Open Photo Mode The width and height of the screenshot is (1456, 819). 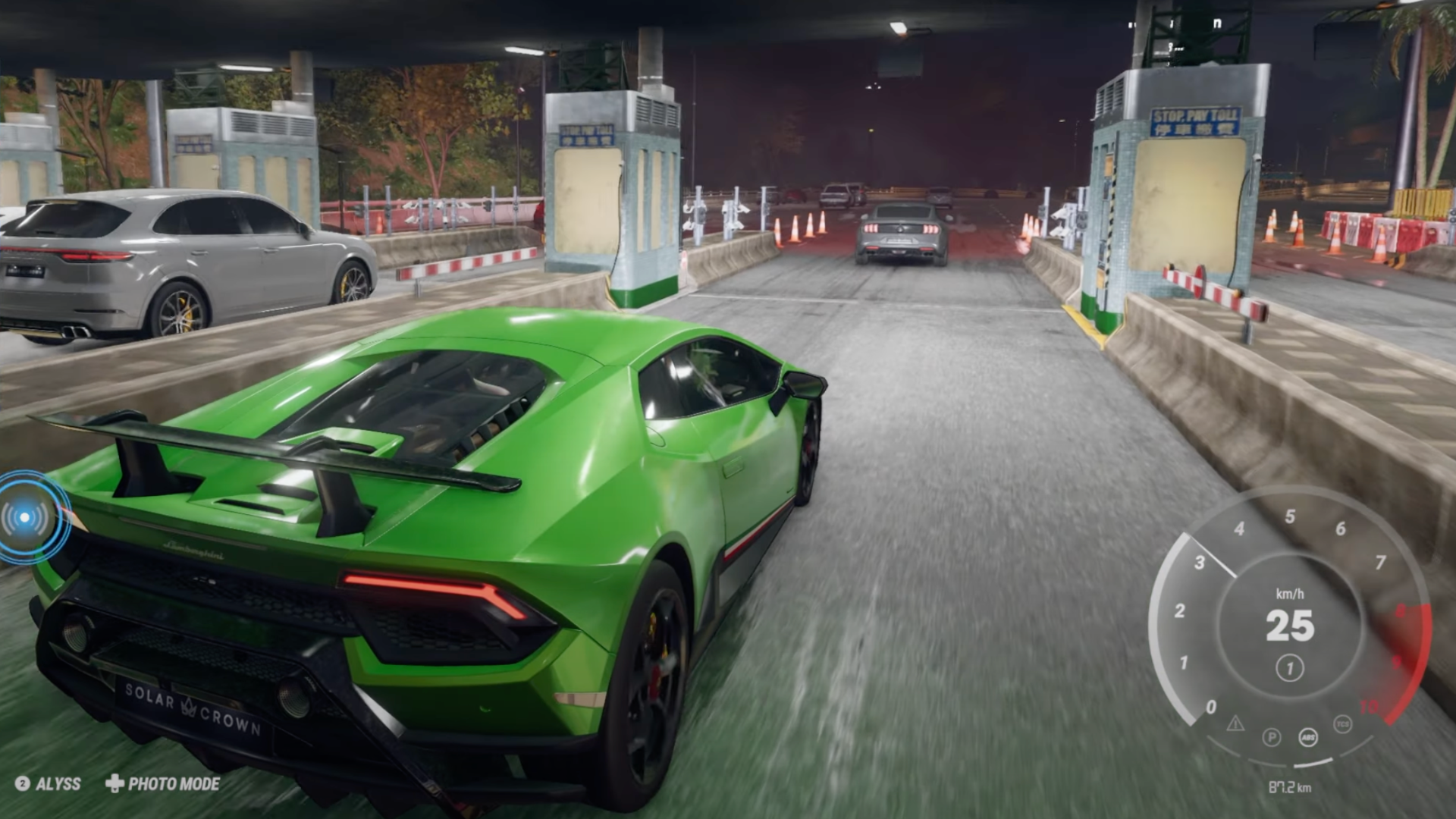[163, 783]
